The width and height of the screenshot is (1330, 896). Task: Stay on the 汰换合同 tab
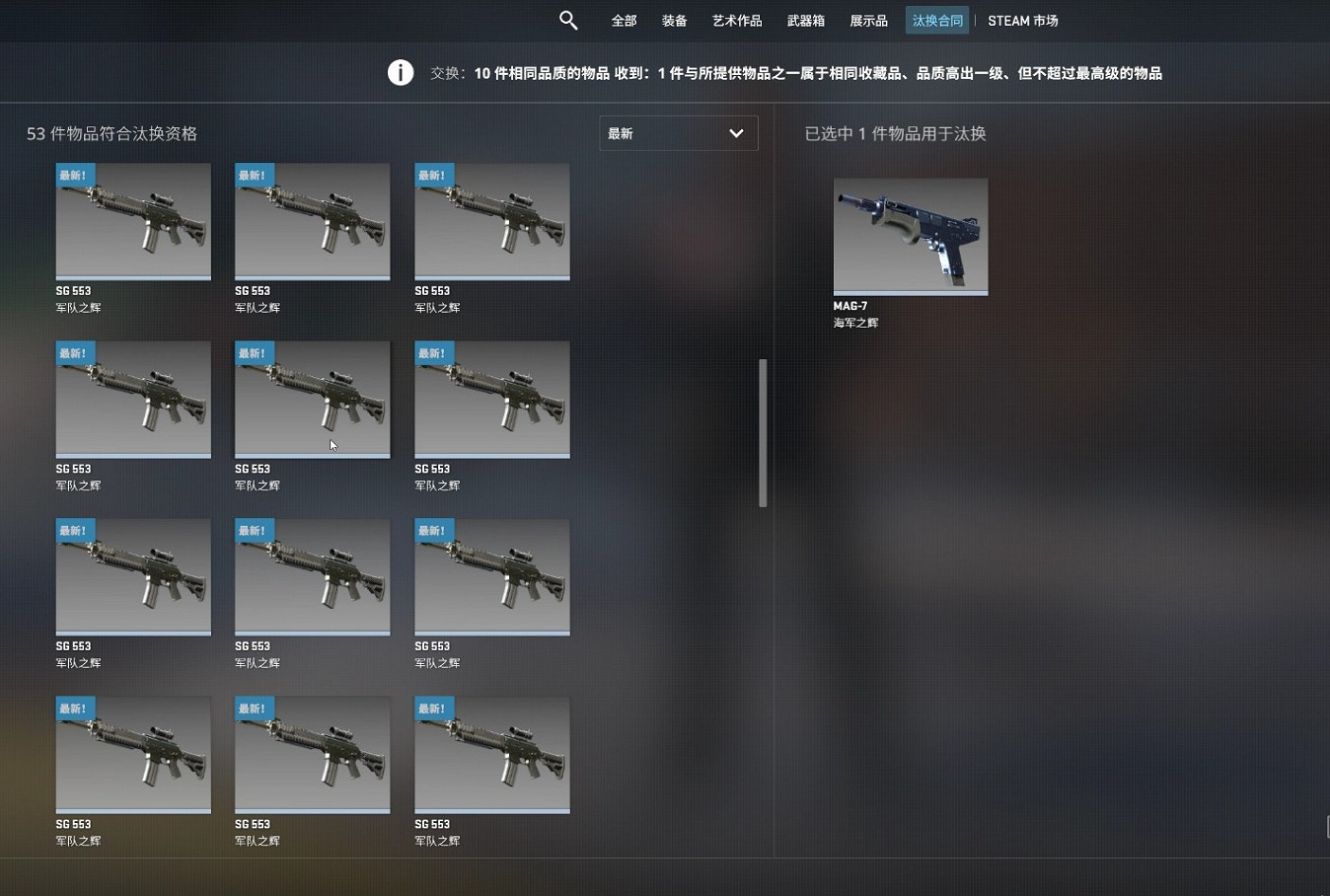point(935,20)
